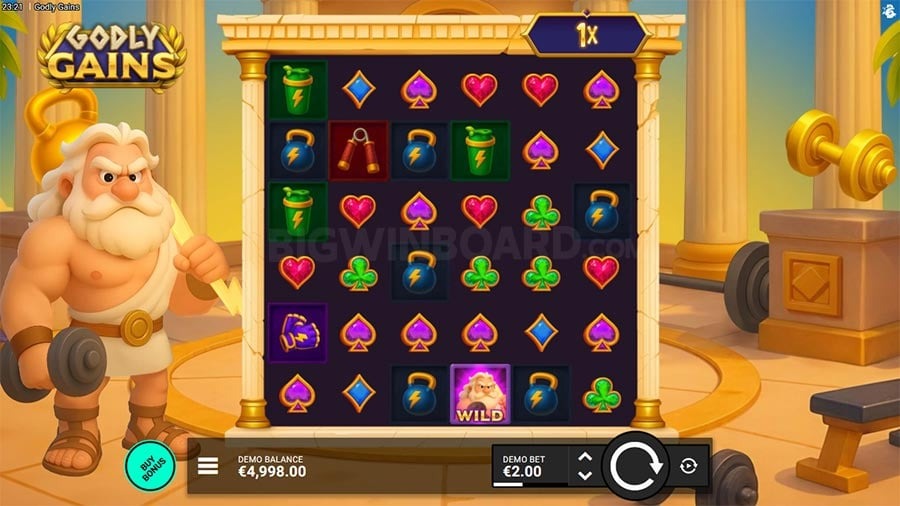Spin the reels with the circular arrow button
Screen dimensions: 900x506
(635, 466)
